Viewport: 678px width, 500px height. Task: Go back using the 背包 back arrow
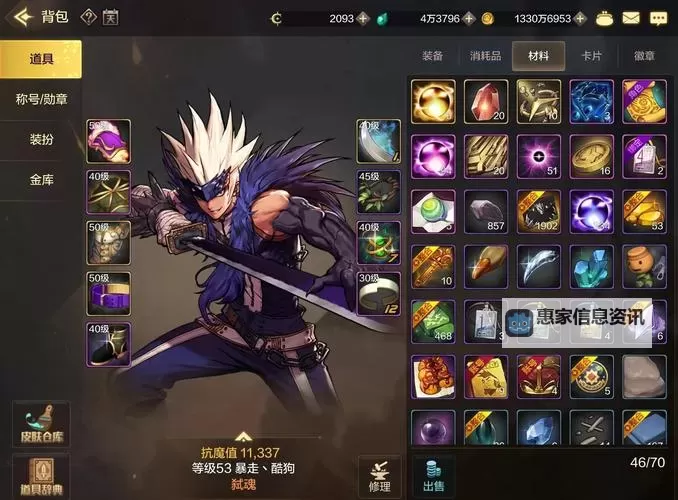click(20, 17)
